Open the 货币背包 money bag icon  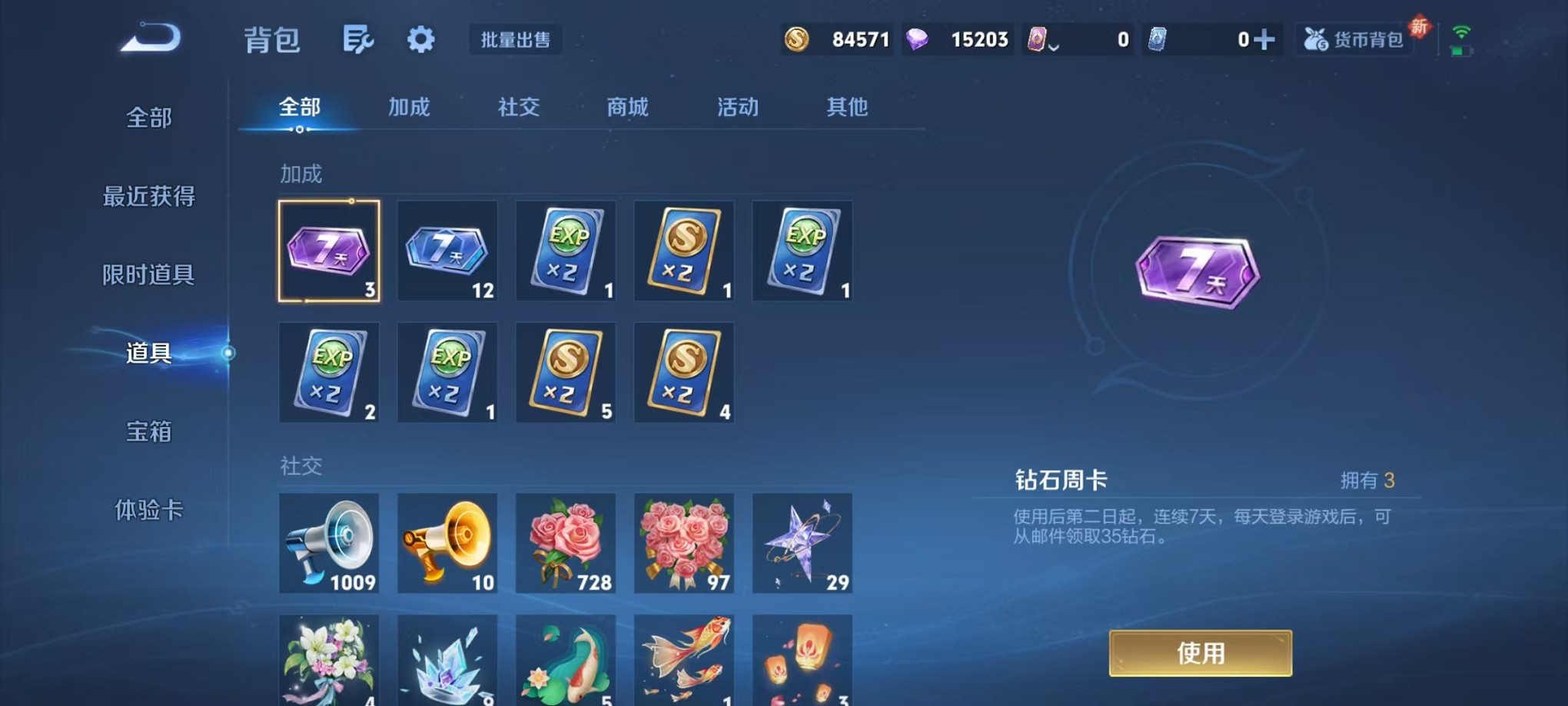coord(1317,38)
